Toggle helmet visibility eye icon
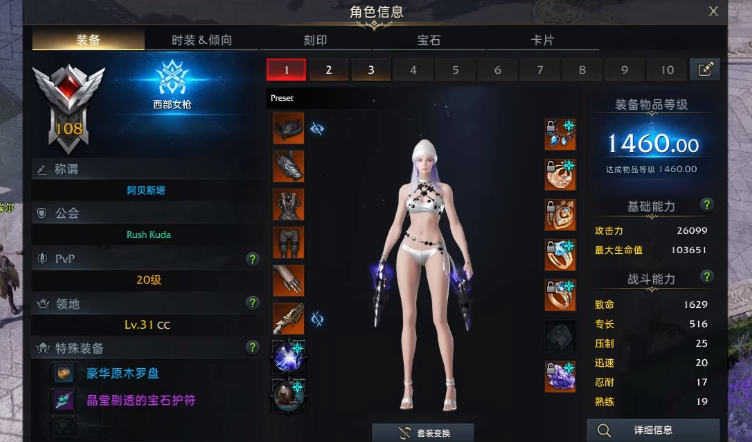Viewport: 752px width, 442px height. (318, 128)
